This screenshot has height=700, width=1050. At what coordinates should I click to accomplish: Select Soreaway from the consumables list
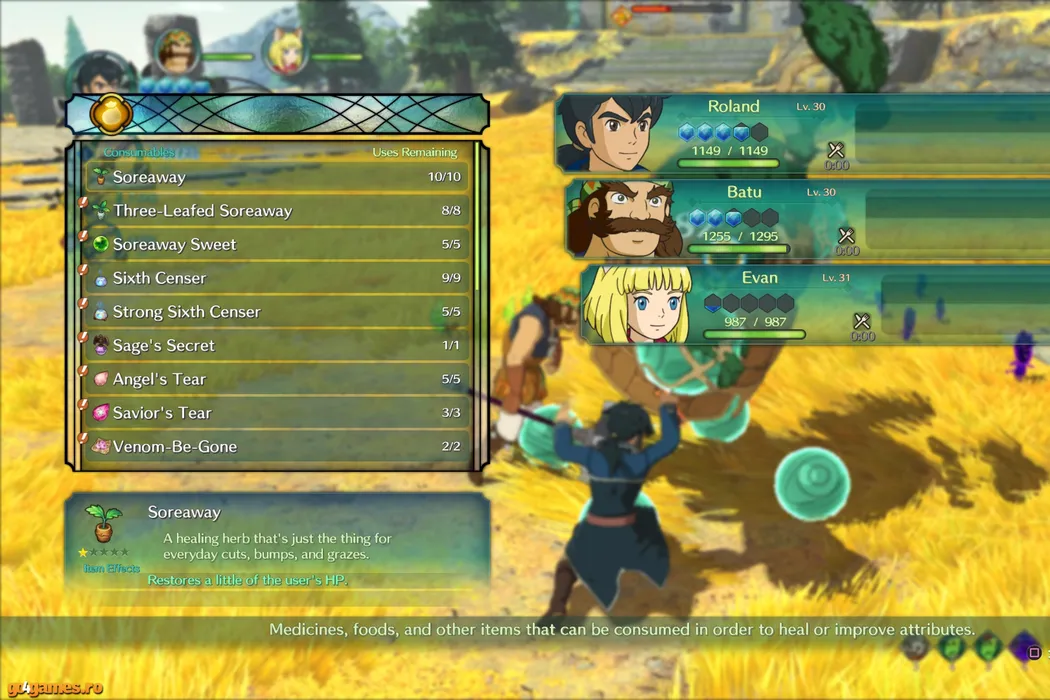275,177
